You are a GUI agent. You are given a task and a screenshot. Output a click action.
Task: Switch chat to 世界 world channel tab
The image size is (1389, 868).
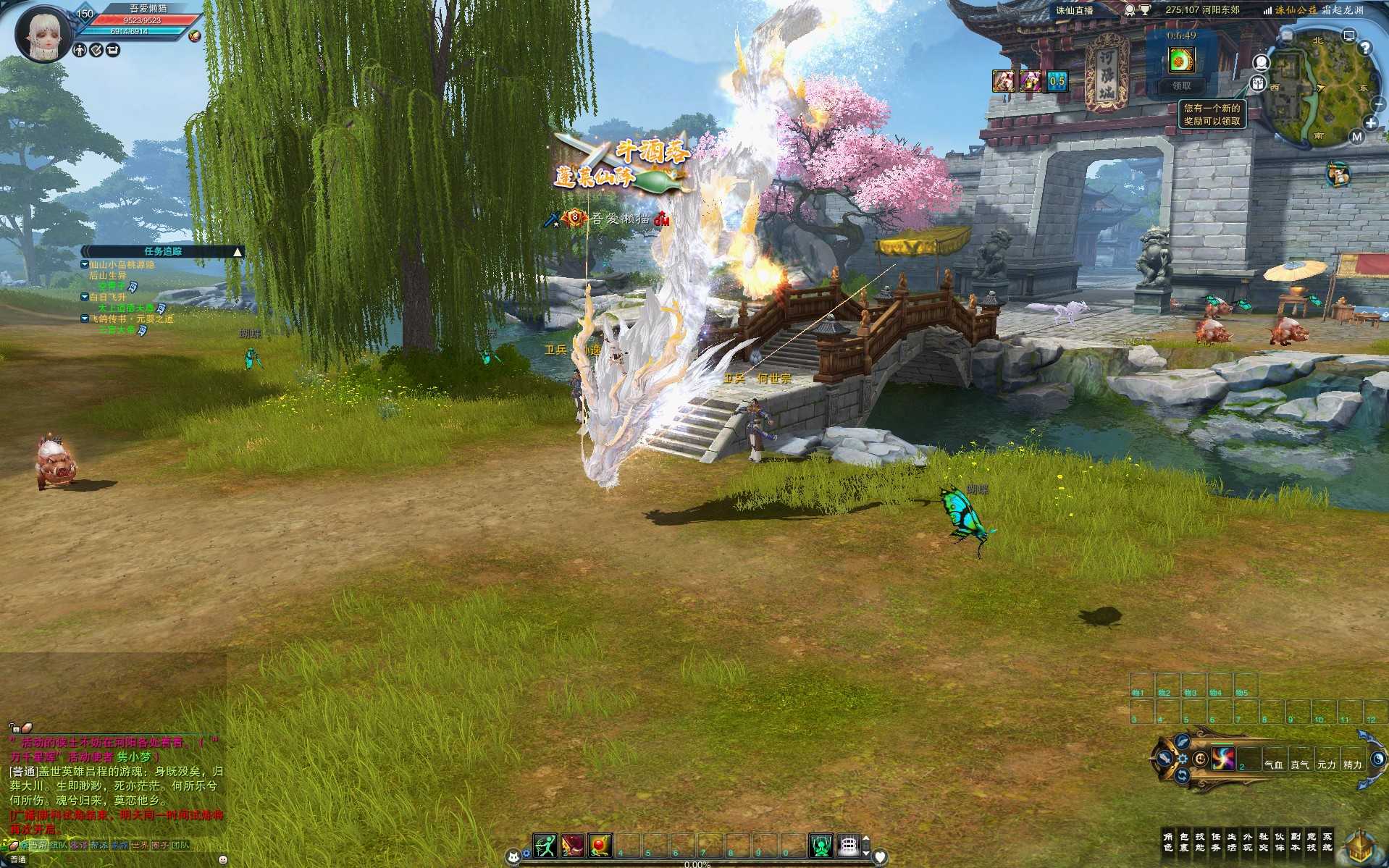click(x=139, y=845)
